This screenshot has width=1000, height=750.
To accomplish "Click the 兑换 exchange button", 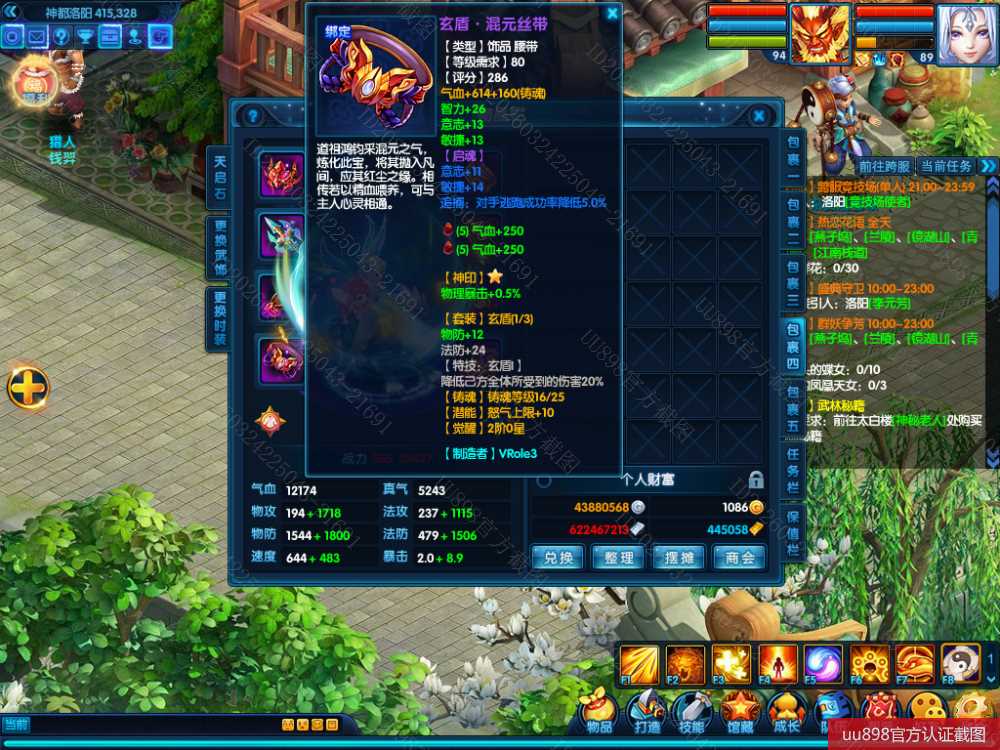I will click(x=557, y=557).
